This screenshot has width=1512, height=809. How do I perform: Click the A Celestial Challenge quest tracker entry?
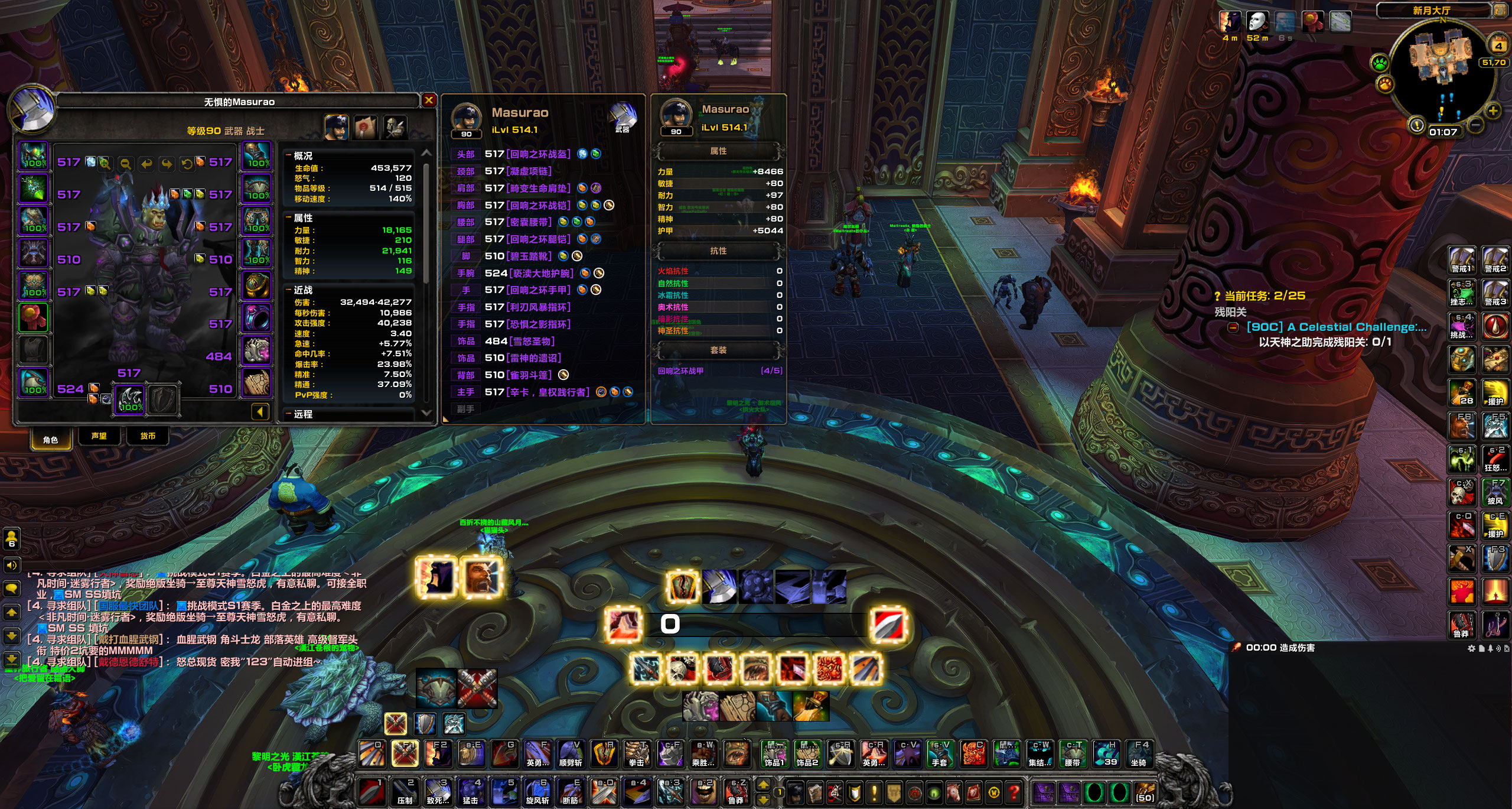point(1336,327)
